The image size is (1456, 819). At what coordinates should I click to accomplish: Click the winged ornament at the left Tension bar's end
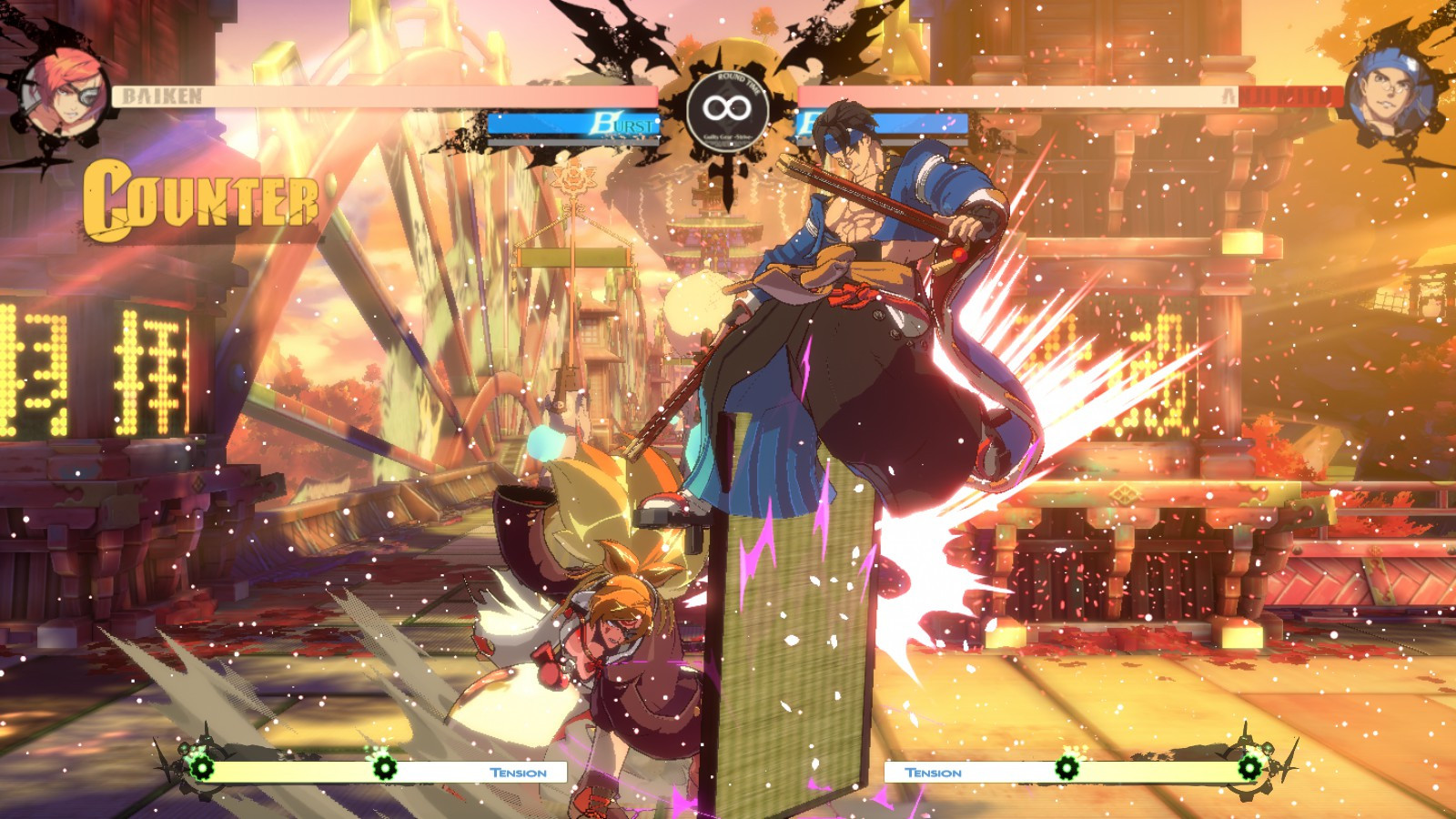[164, 764]
